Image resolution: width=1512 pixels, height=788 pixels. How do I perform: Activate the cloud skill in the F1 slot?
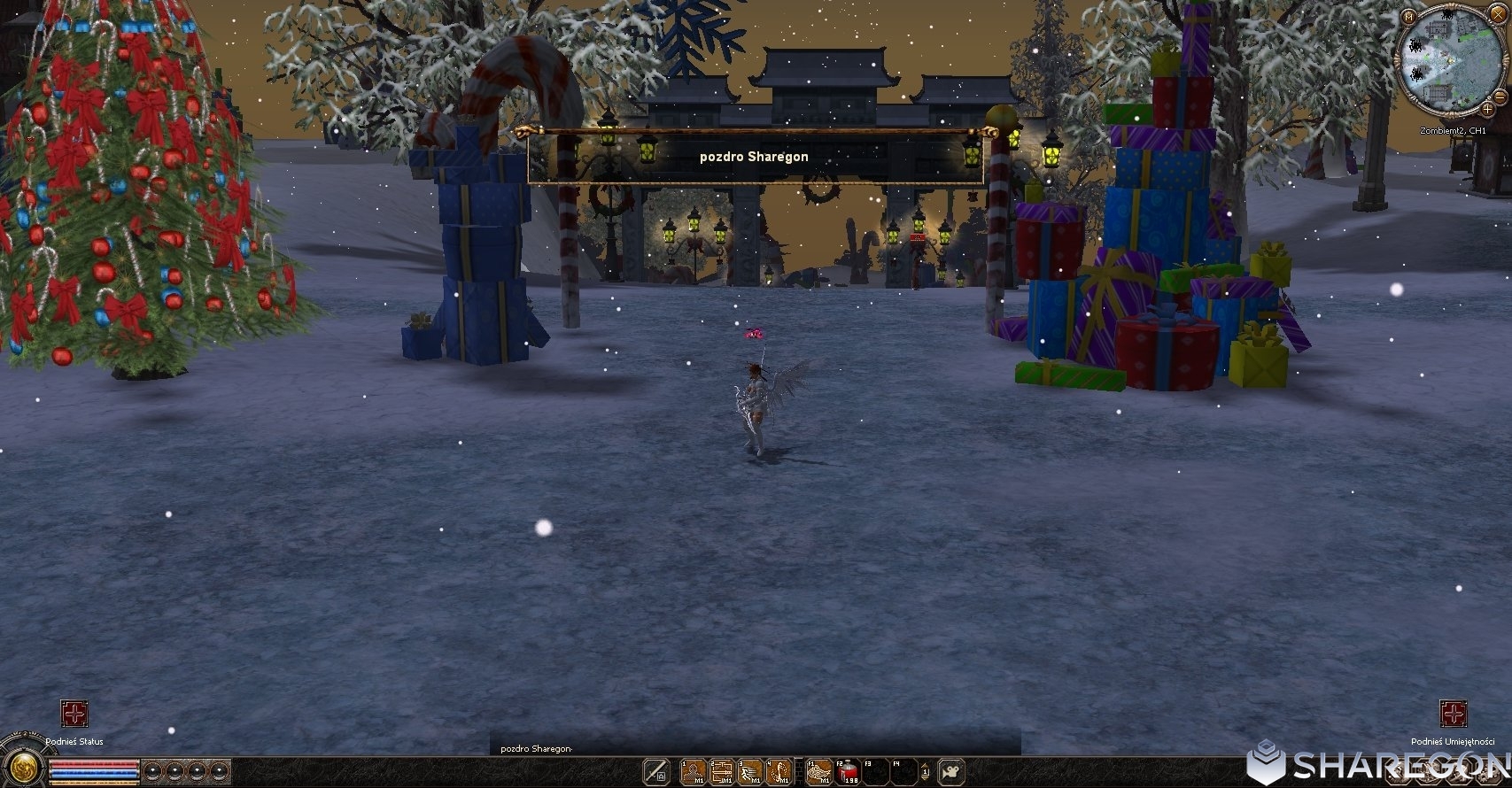819,771
